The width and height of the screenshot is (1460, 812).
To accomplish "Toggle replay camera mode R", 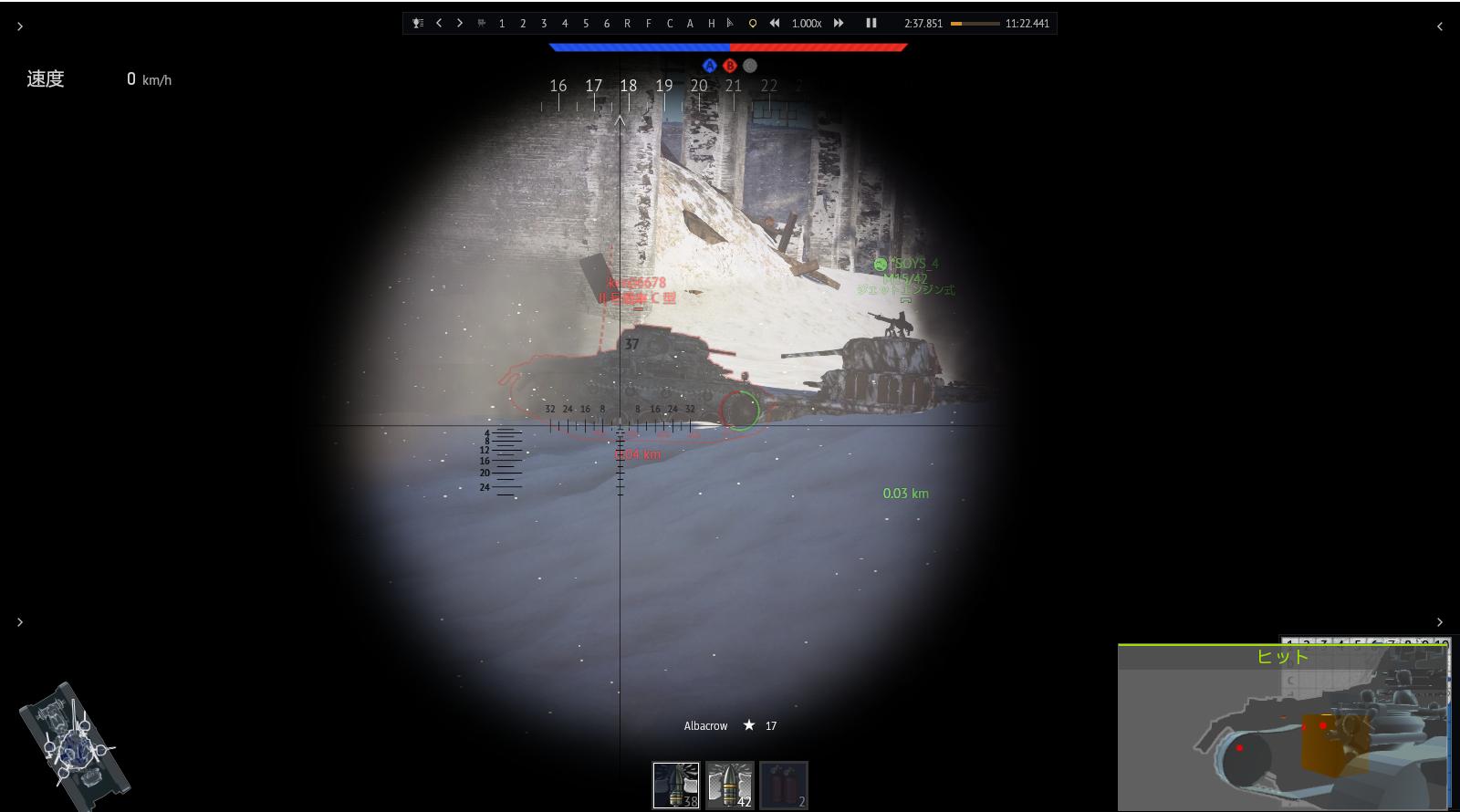I will coord(626,22).
